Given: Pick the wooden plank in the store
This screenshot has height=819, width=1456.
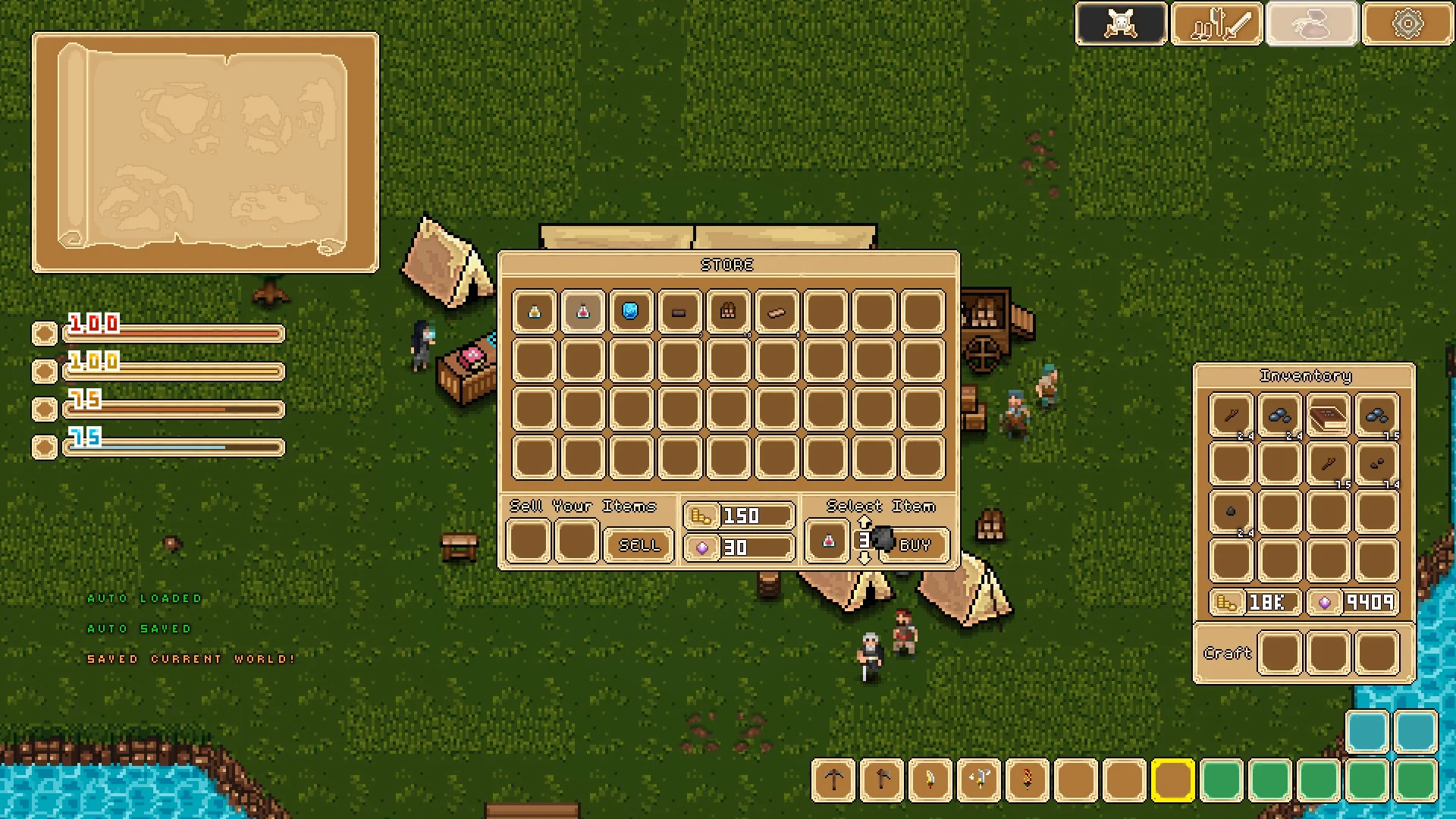Looking at the screenshot, I should tap(777, 312).
